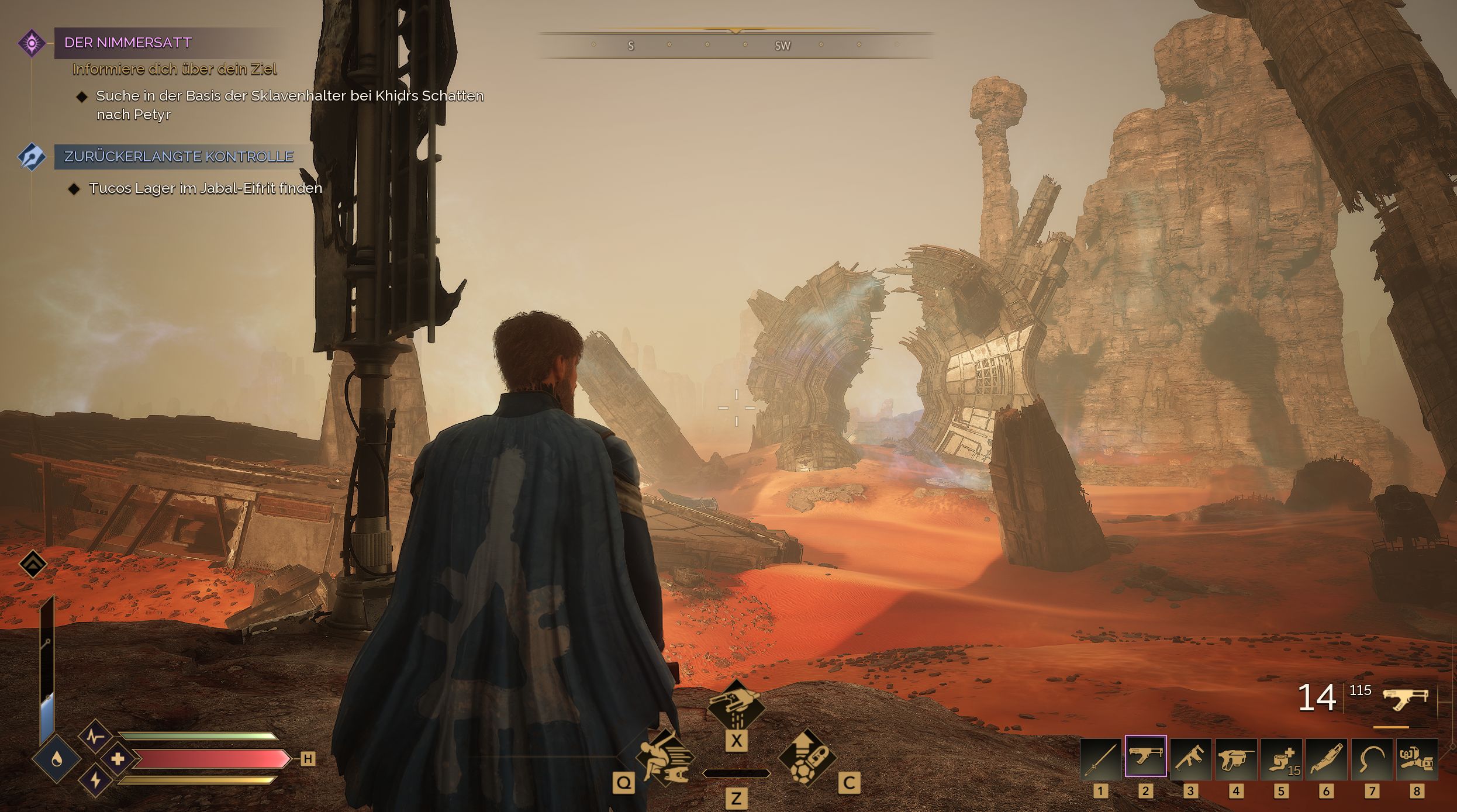
Task: Click the health cross icon
Action: coord(118,759)
